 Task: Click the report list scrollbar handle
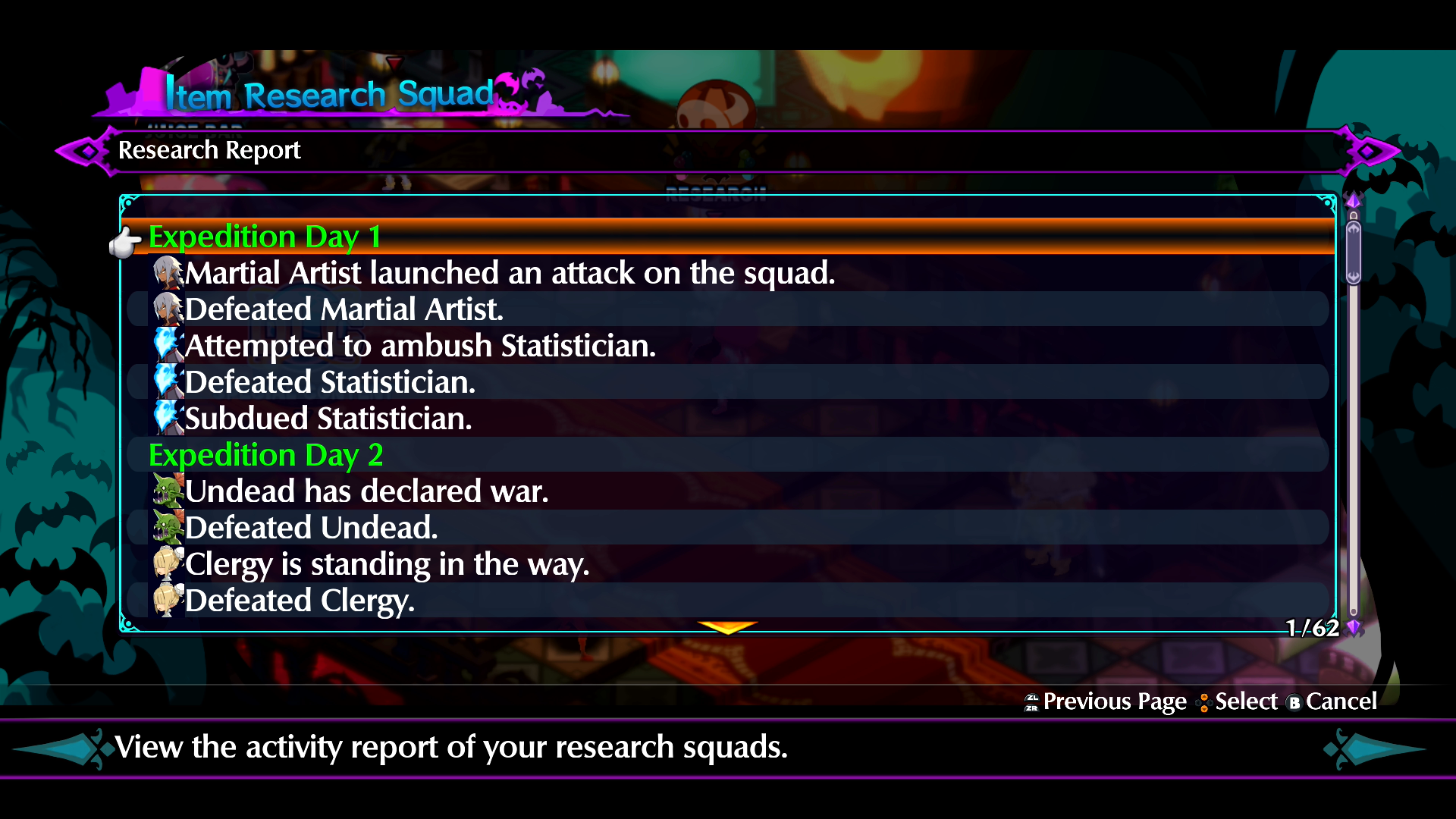pyautogui.click(x=1353, y=253)
